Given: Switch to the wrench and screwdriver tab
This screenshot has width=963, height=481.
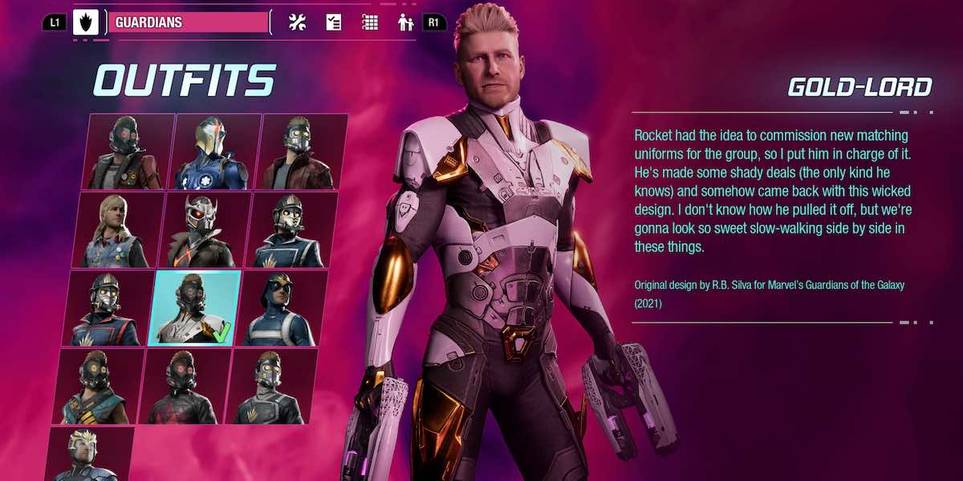Looking at the screenshot, I should (297, 22).
